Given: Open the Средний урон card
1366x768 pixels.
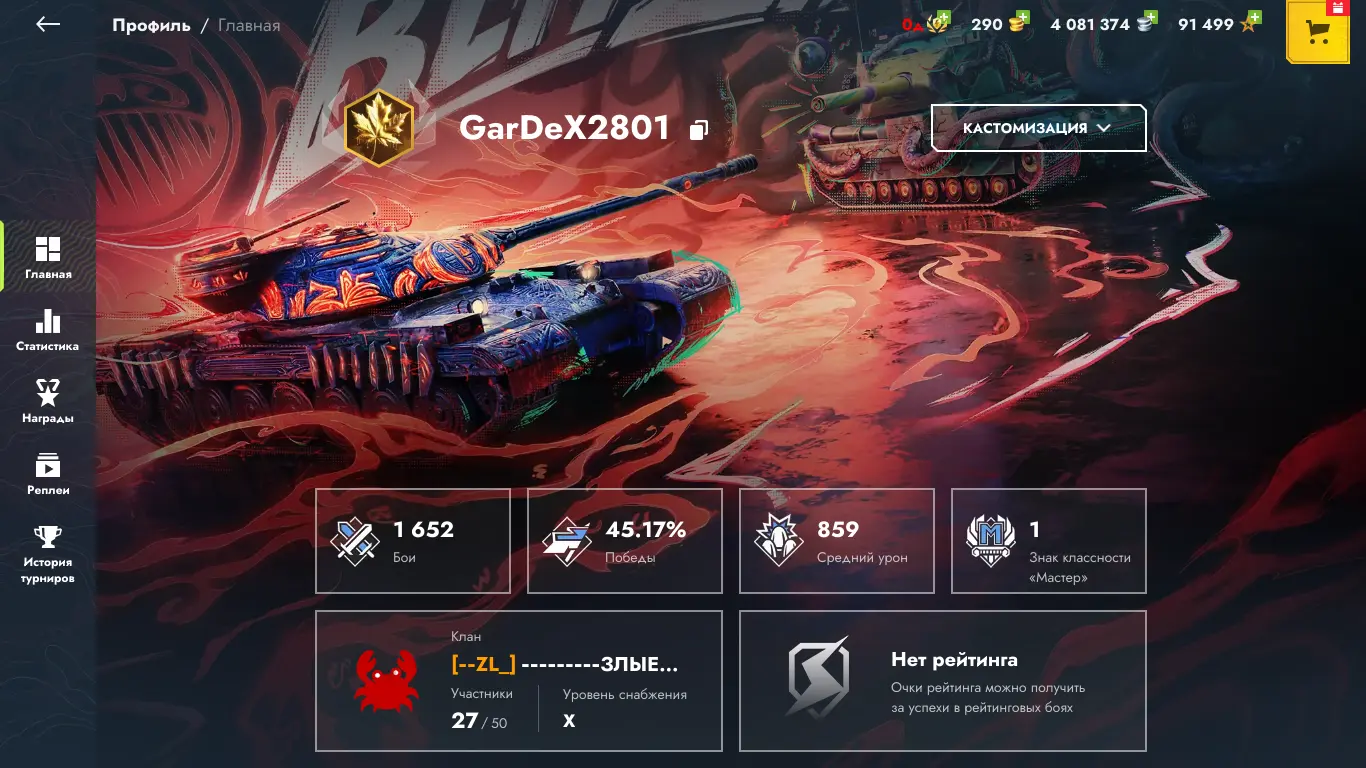Looking at the screenshot, I should point(837,541).
